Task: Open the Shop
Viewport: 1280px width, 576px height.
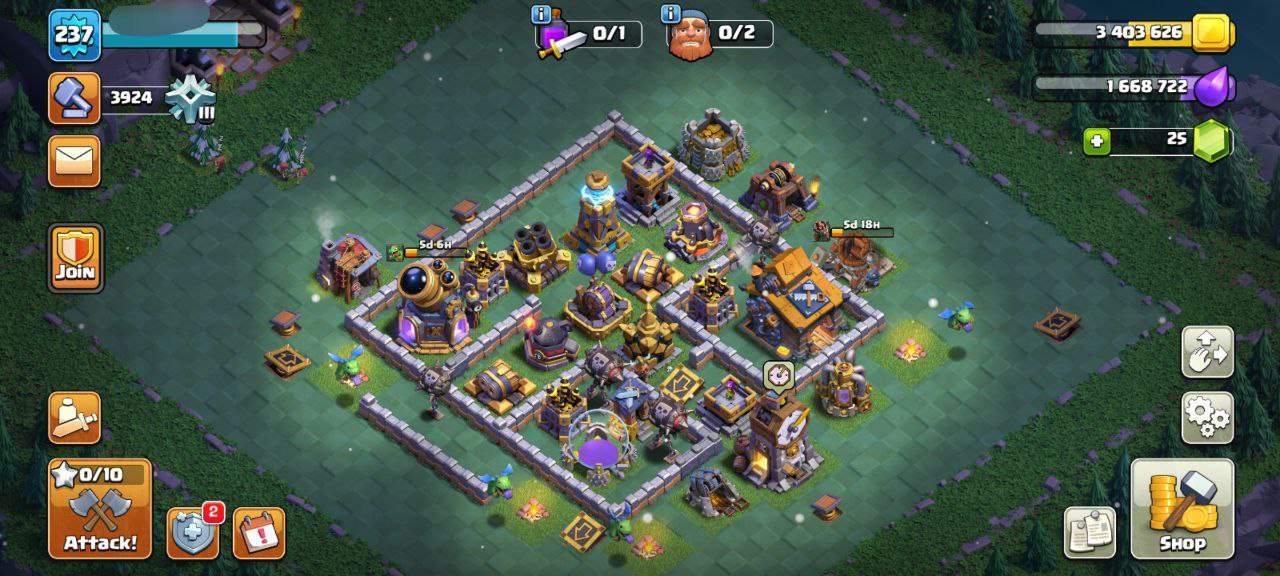Action: coord(1182,508)
